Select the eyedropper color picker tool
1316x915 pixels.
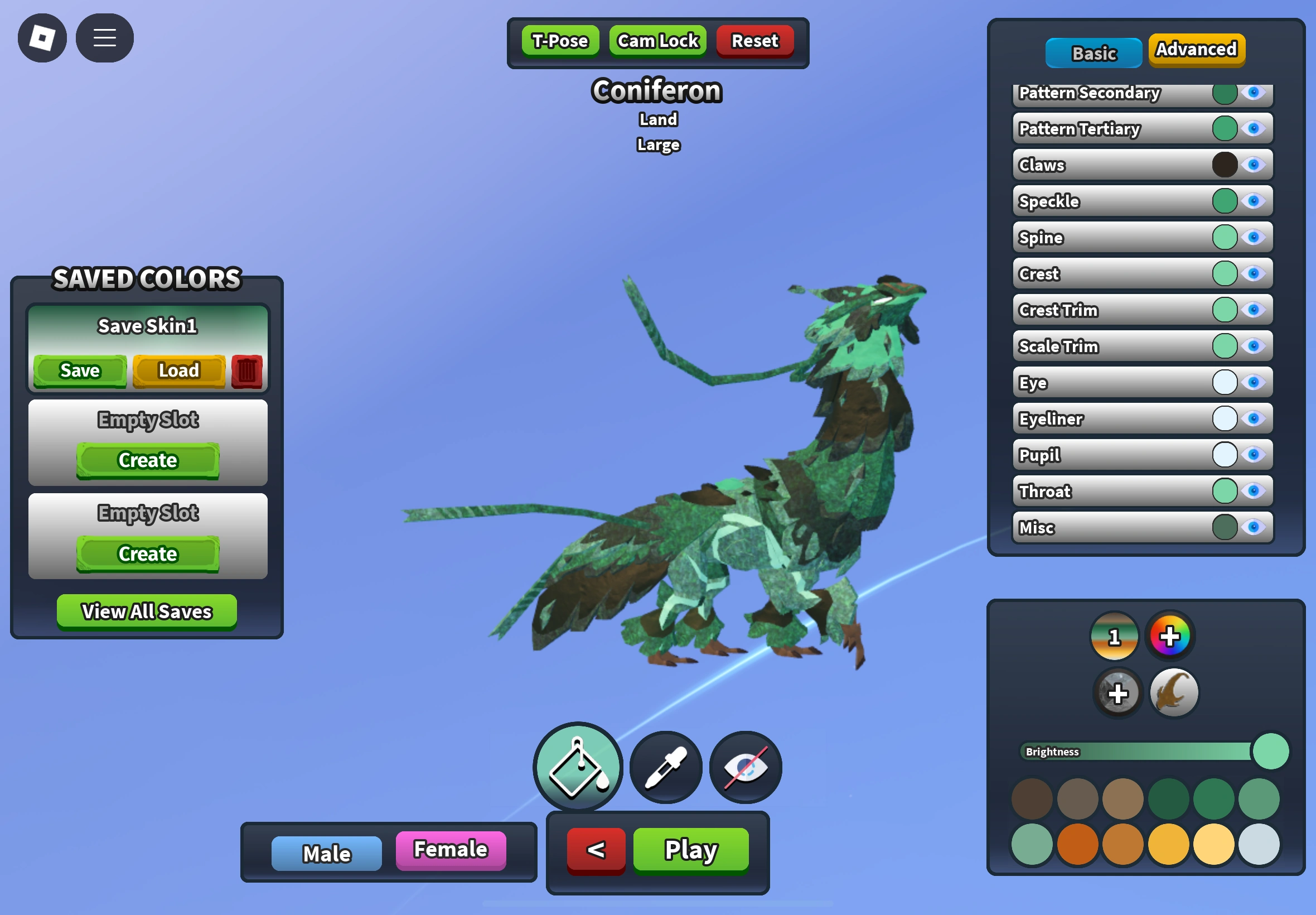tap(665, 767)
